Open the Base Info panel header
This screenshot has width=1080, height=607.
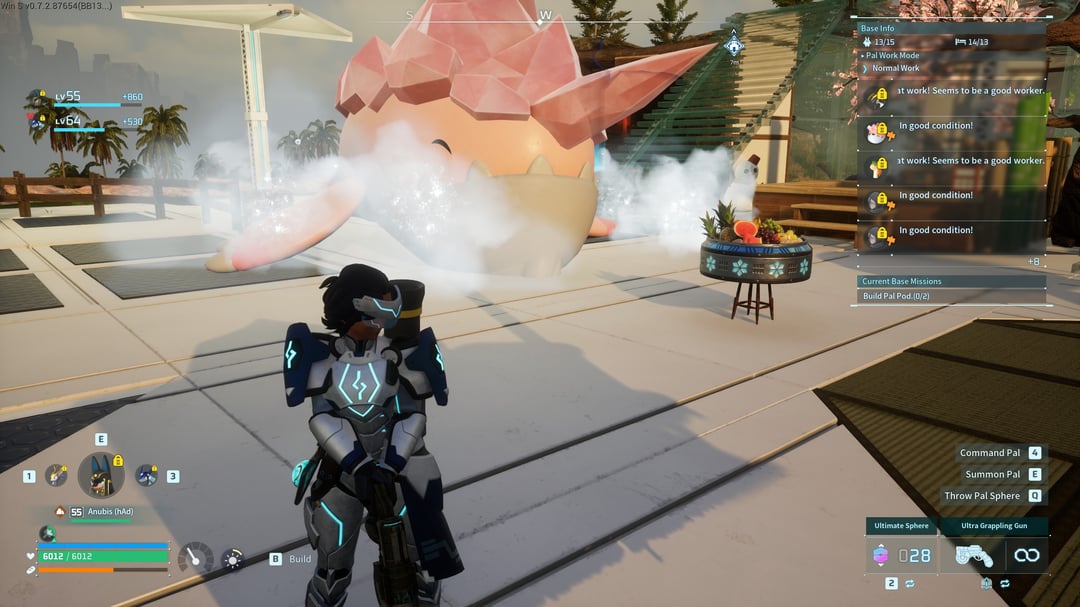[x=878, y=29]
